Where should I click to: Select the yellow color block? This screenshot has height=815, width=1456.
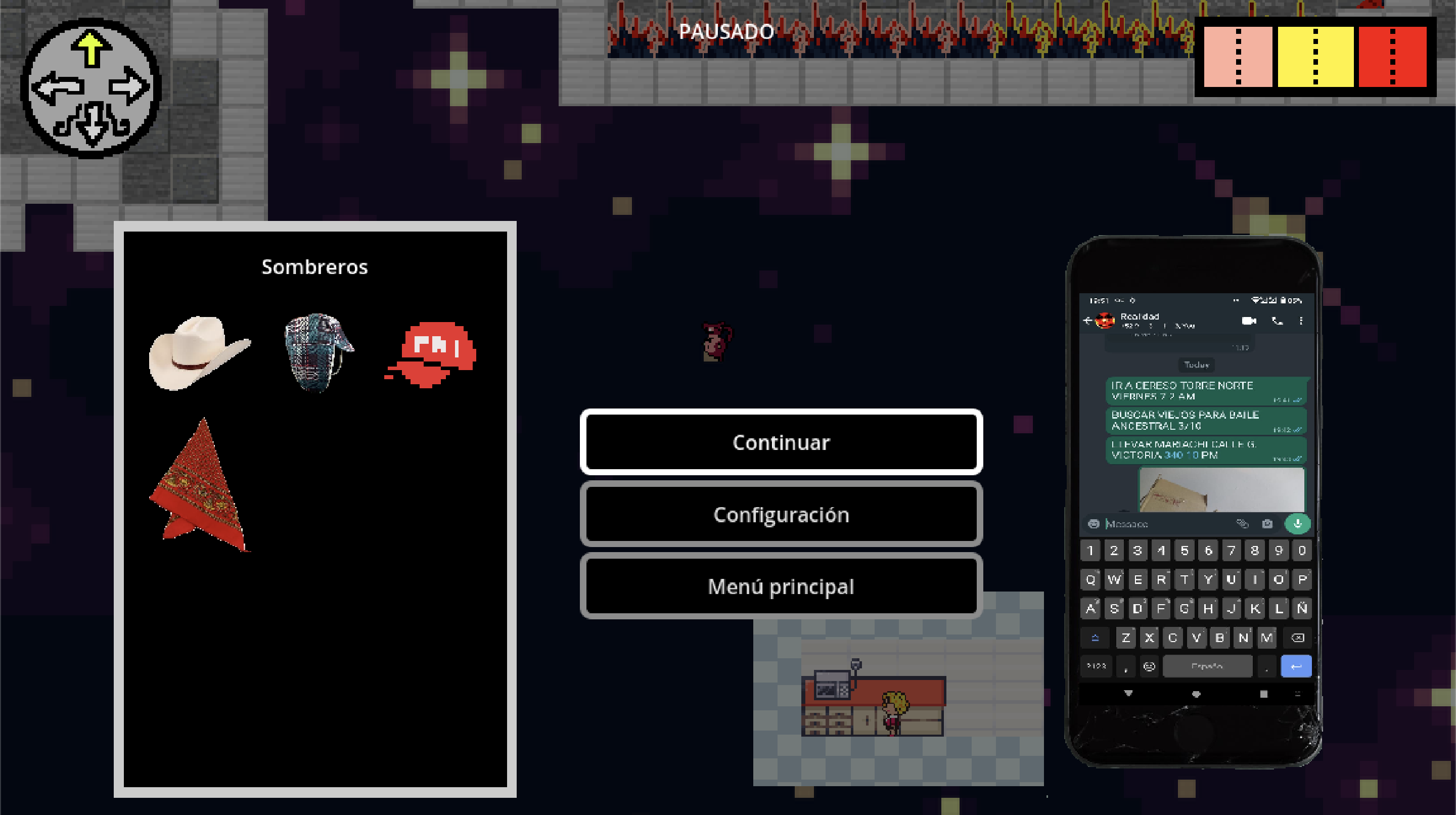point(1315,57)
